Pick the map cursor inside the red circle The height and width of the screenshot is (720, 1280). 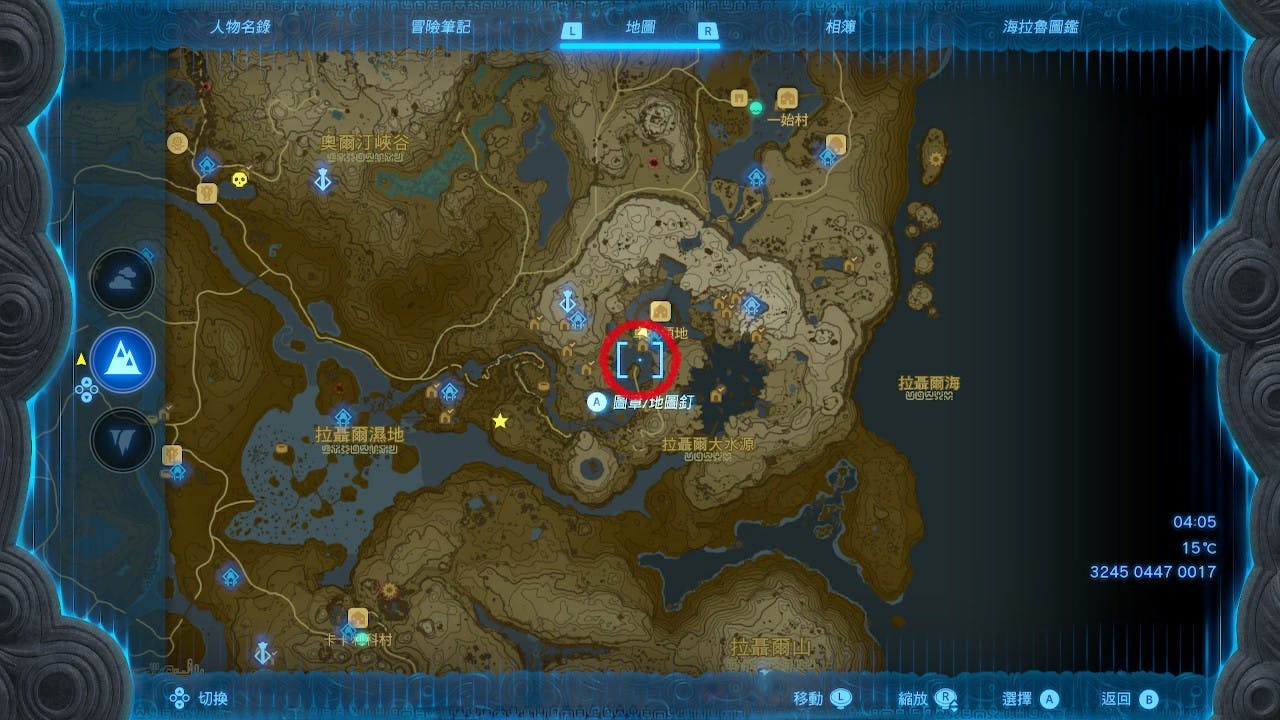(639, 360)
